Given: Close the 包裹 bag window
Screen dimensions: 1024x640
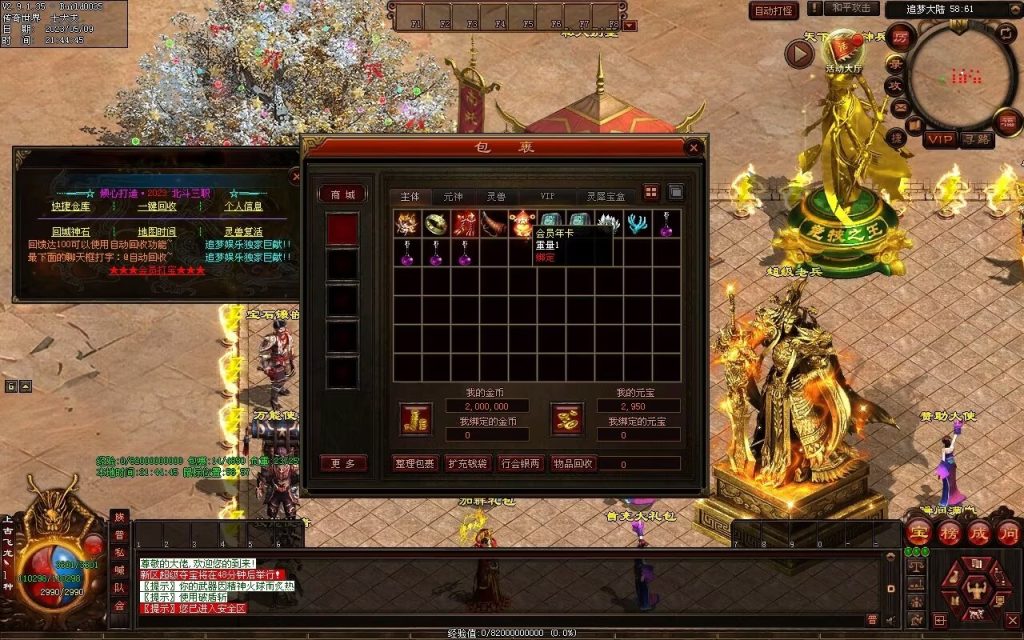Looking at the screenshot, I should coord(694,148).
